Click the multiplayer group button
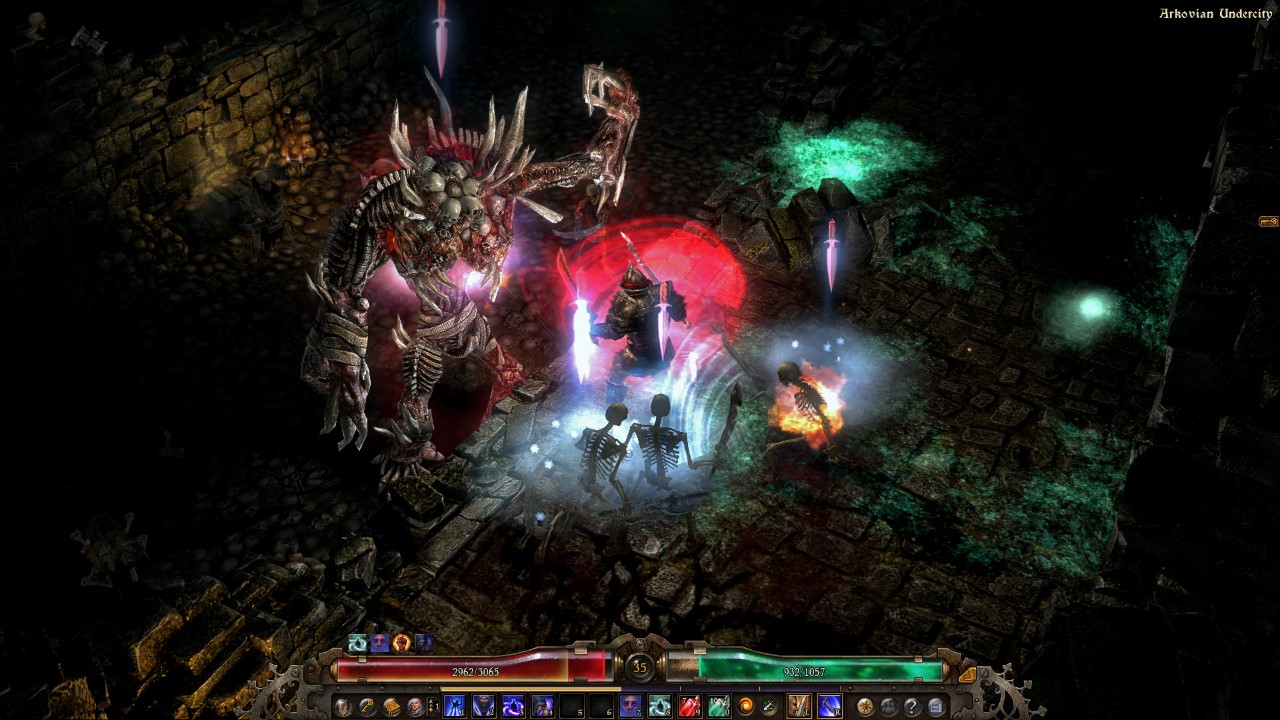This screenshot has width=1280, height=720. click(x=886, y=704)
